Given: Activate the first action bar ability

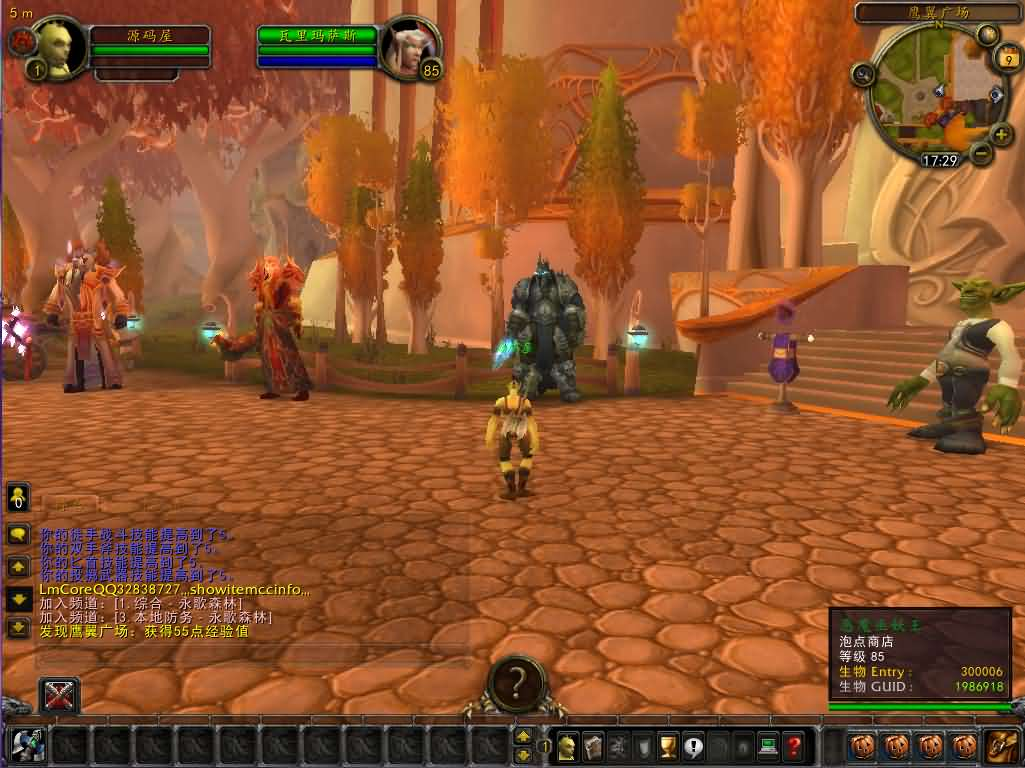Looking at the screenshot, I should tap(28, 745).
